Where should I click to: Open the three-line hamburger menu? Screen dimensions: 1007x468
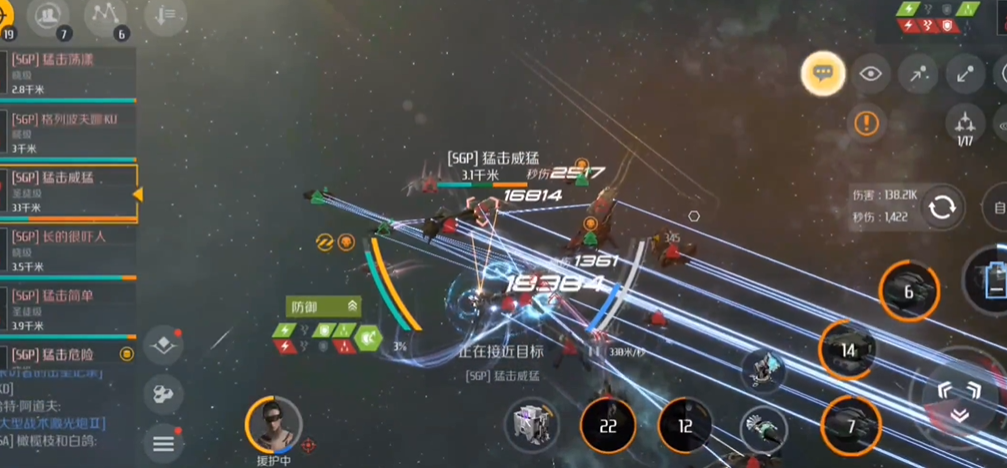(x=163, y=440)
